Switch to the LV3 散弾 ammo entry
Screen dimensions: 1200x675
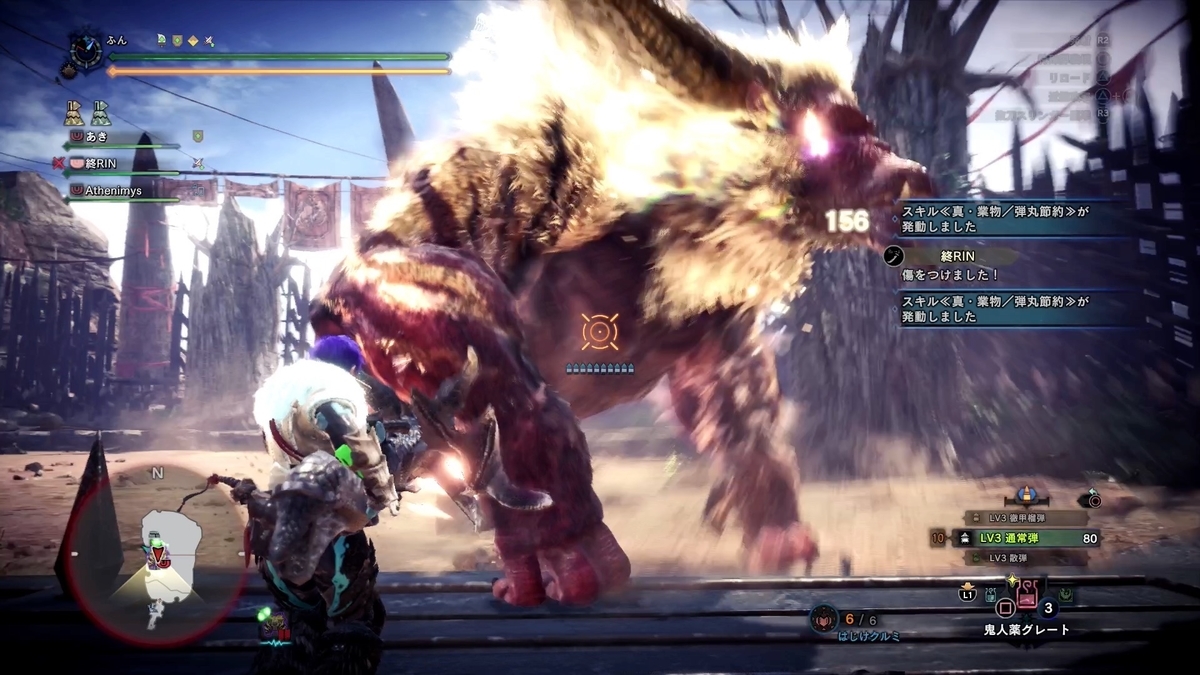[x=1020, y=557]
